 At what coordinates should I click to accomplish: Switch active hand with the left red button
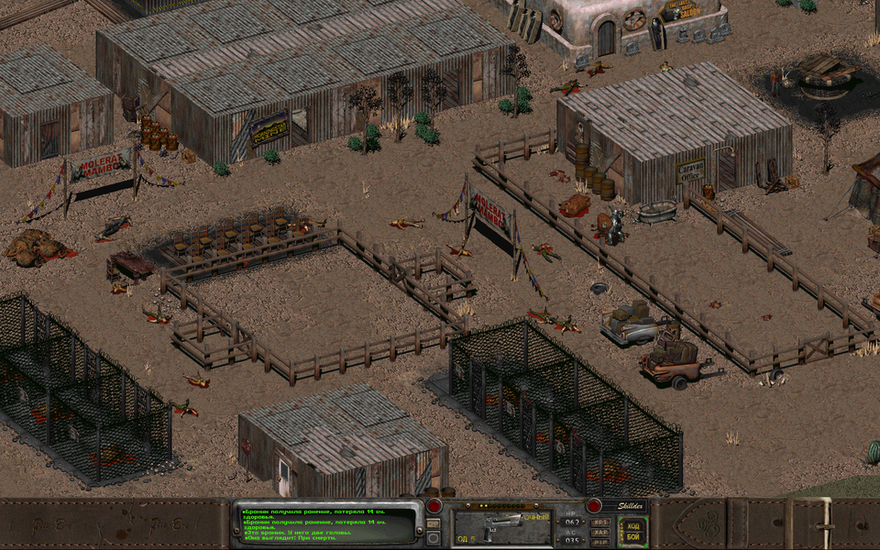coord(434,506)
